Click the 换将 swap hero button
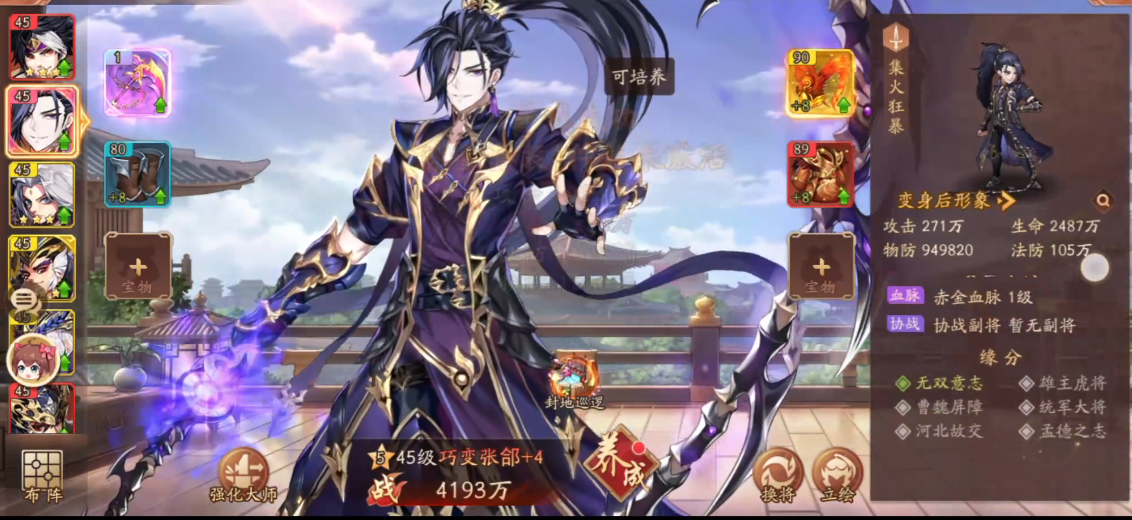This screenshot has width=1132, height=520. click(778, 474)
